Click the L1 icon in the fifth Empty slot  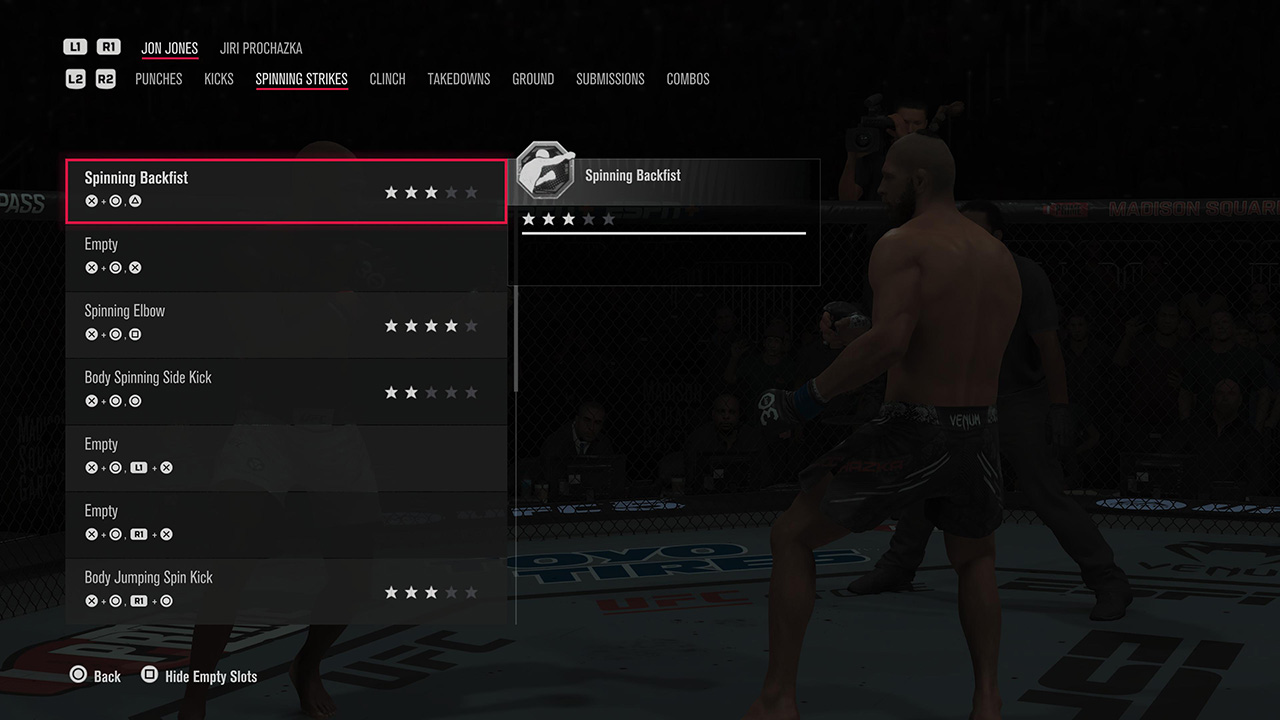[x=139, y=467]
